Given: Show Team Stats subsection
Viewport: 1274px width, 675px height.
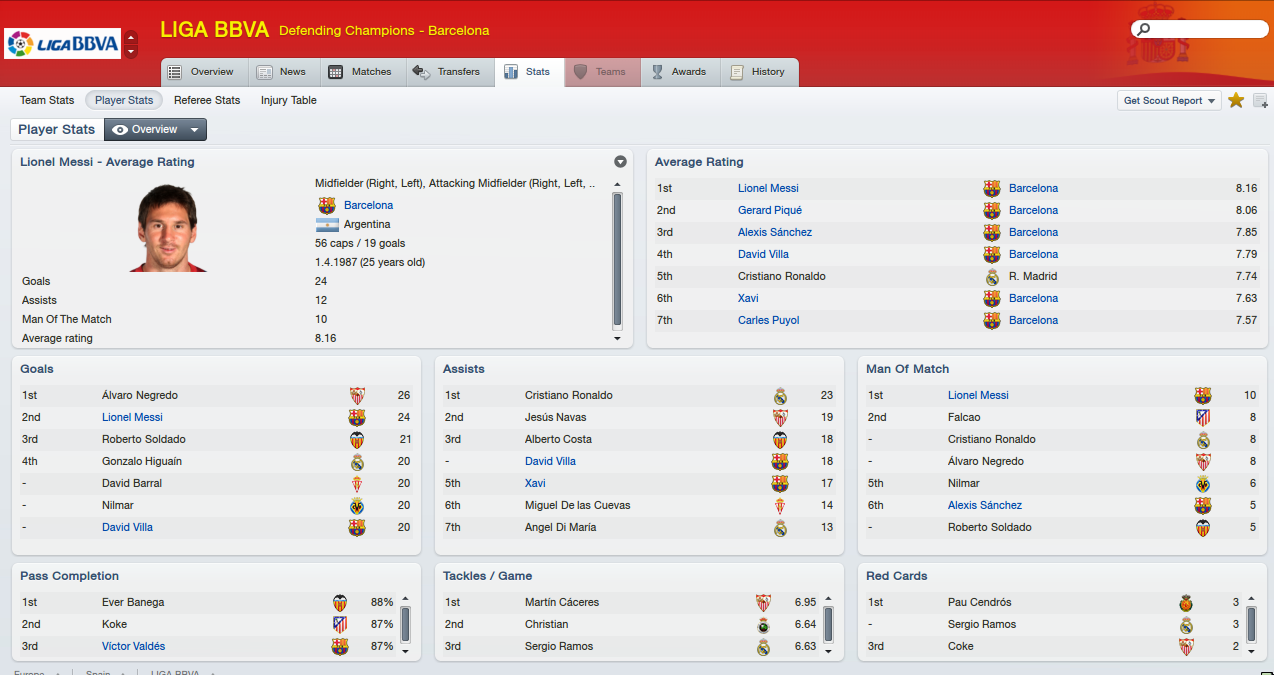Looking at the screenshot, I should point(47,100).
